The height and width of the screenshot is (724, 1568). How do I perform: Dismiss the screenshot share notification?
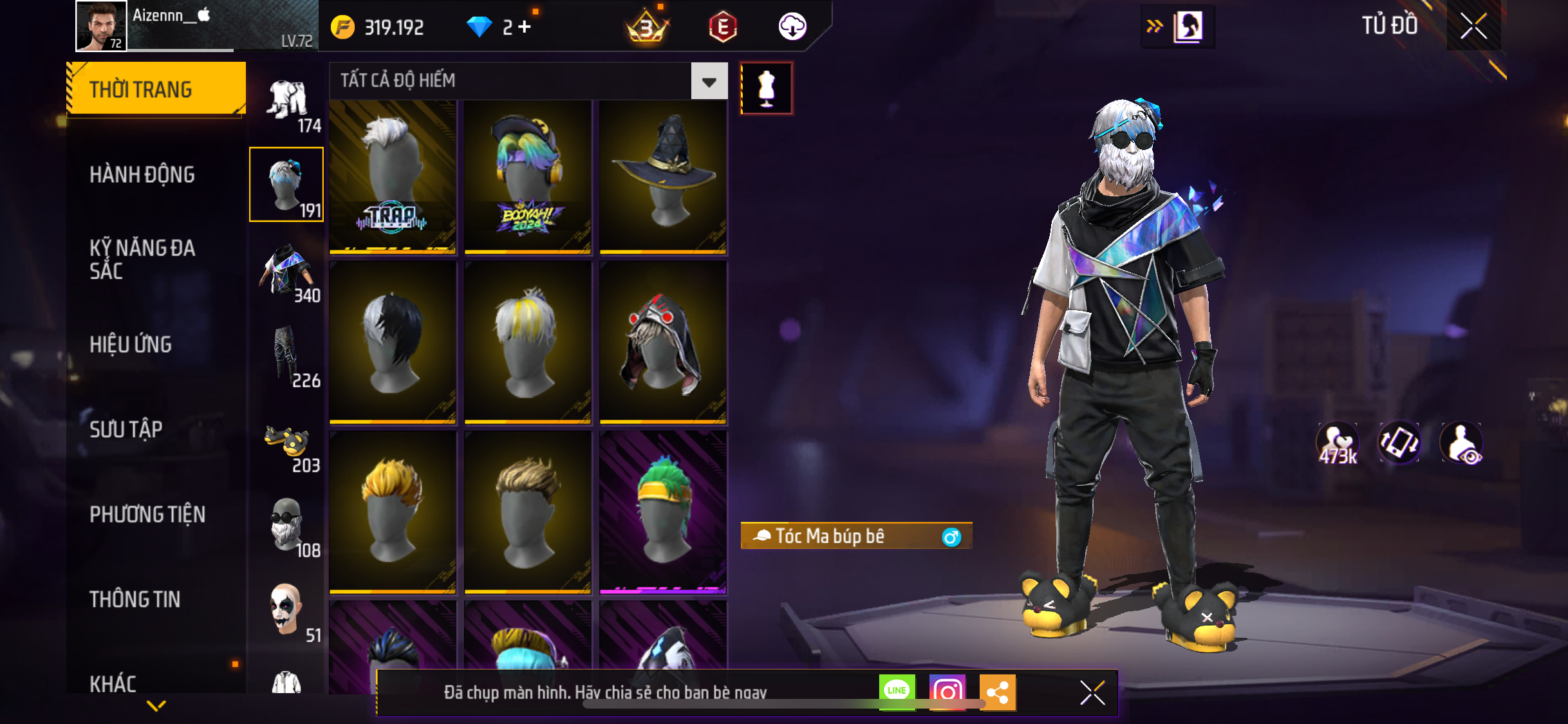1092,692
